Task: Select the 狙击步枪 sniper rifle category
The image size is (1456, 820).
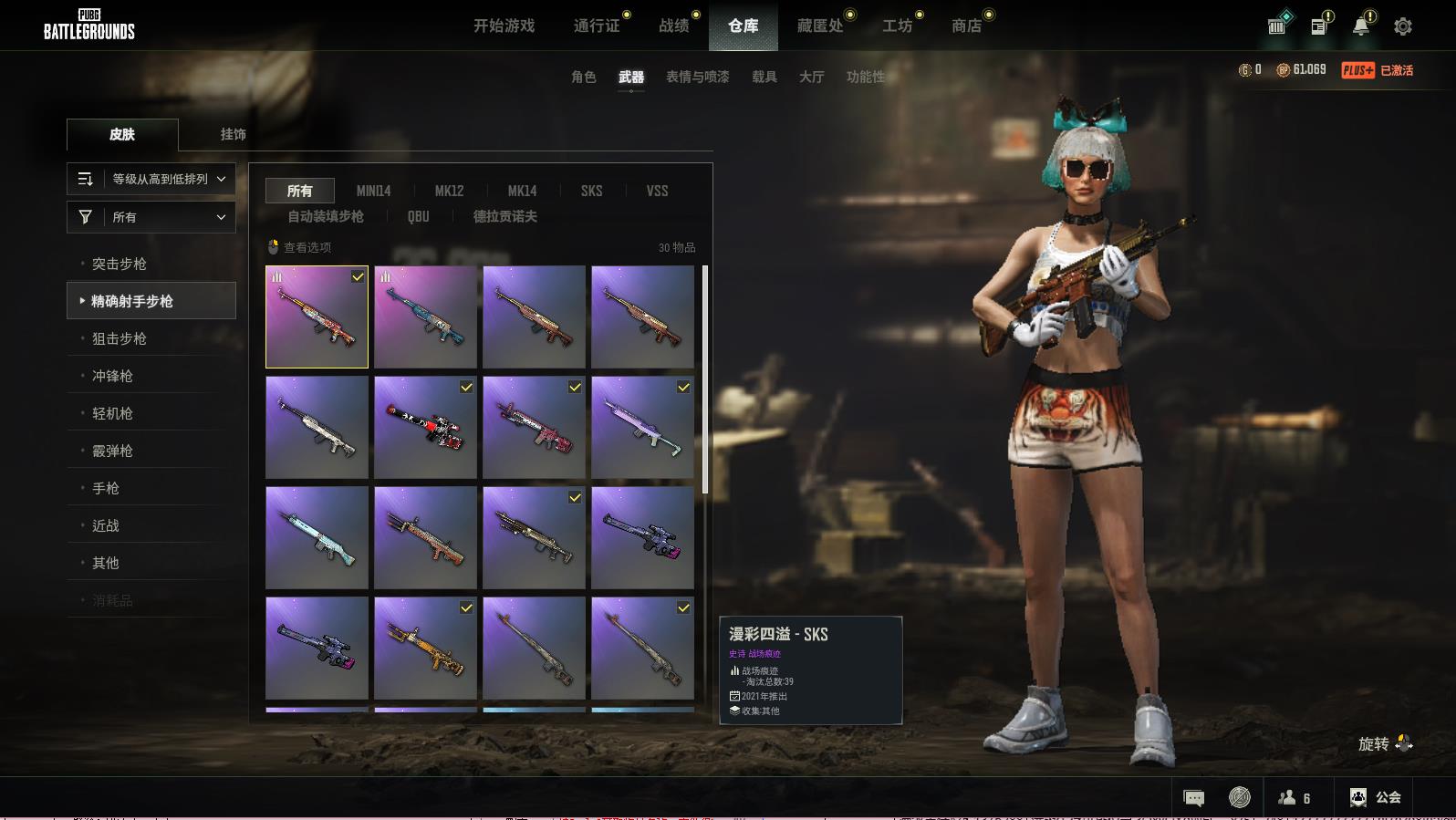Action: (x=119, y=338)
